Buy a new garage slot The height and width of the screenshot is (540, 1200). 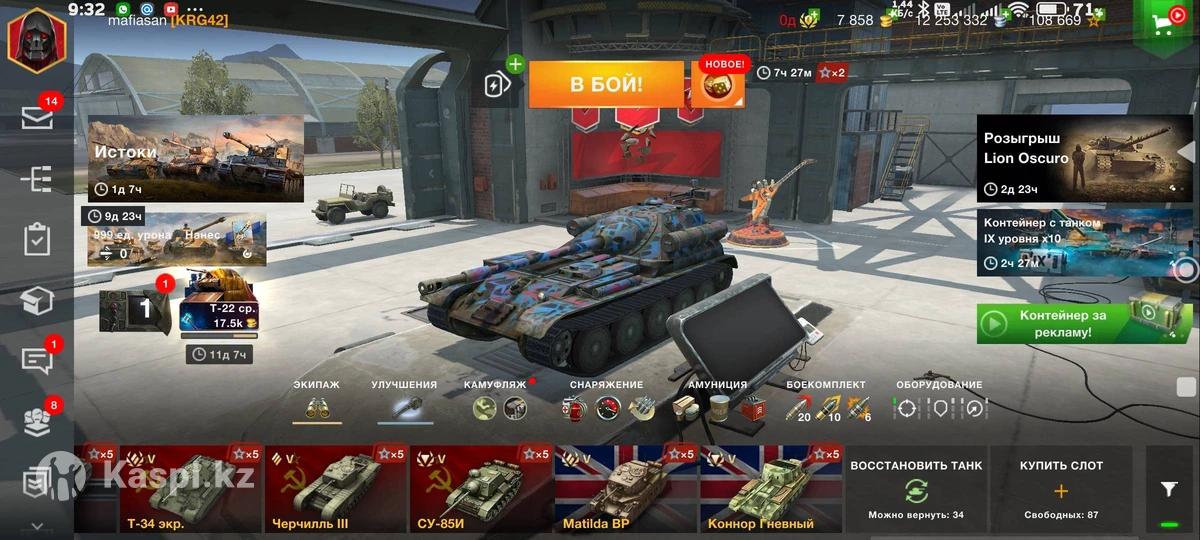click(1061, 489)
